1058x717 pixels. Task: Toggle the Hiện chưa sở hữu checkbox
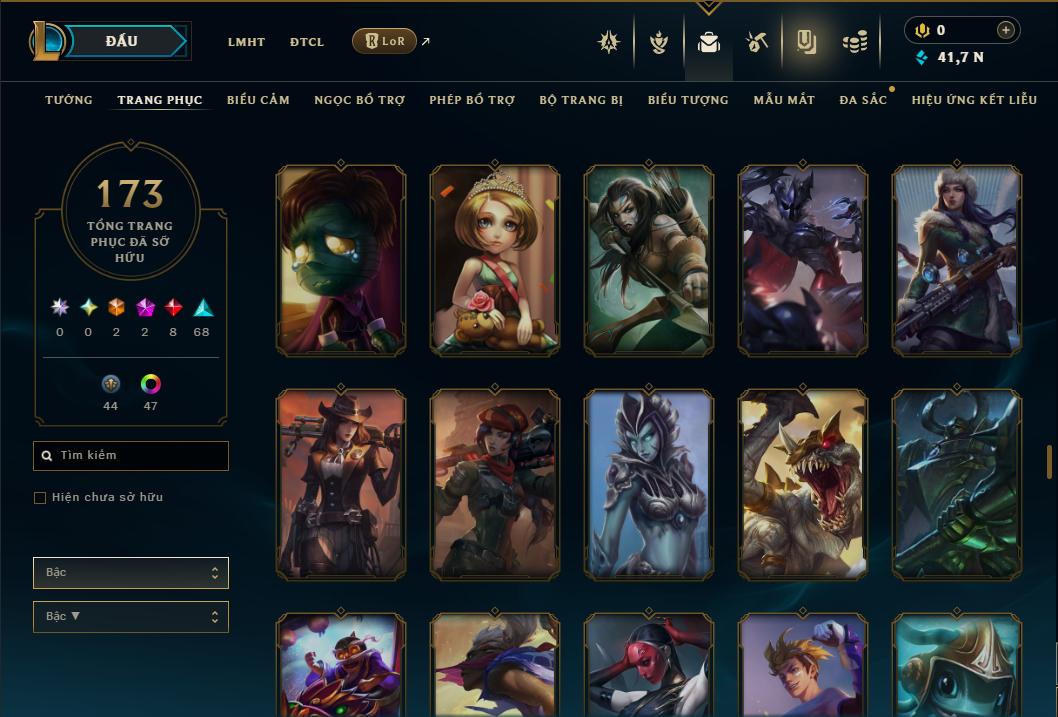tap(40, 498)
